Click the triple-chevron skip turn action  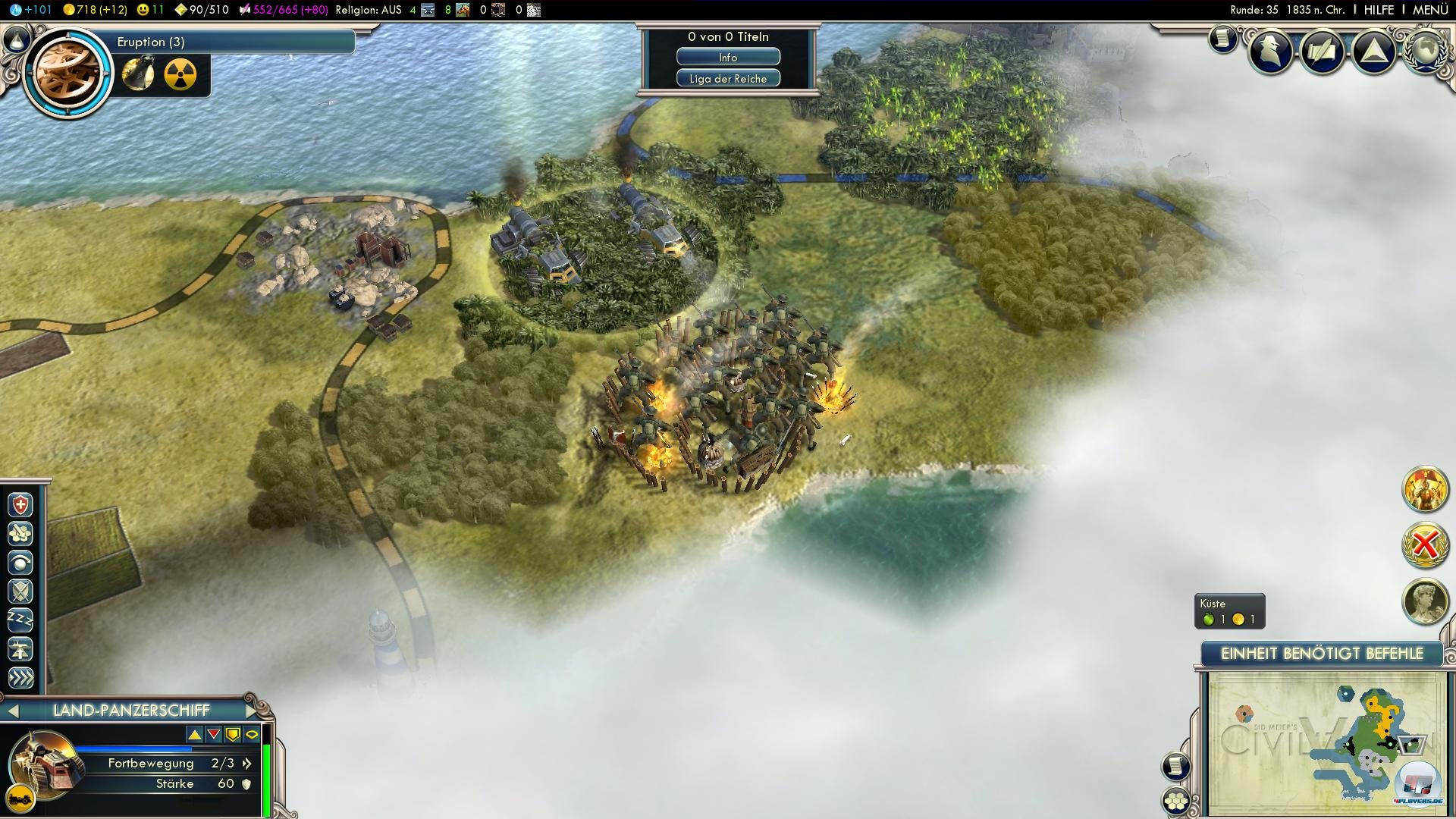(x=20, y=677)
